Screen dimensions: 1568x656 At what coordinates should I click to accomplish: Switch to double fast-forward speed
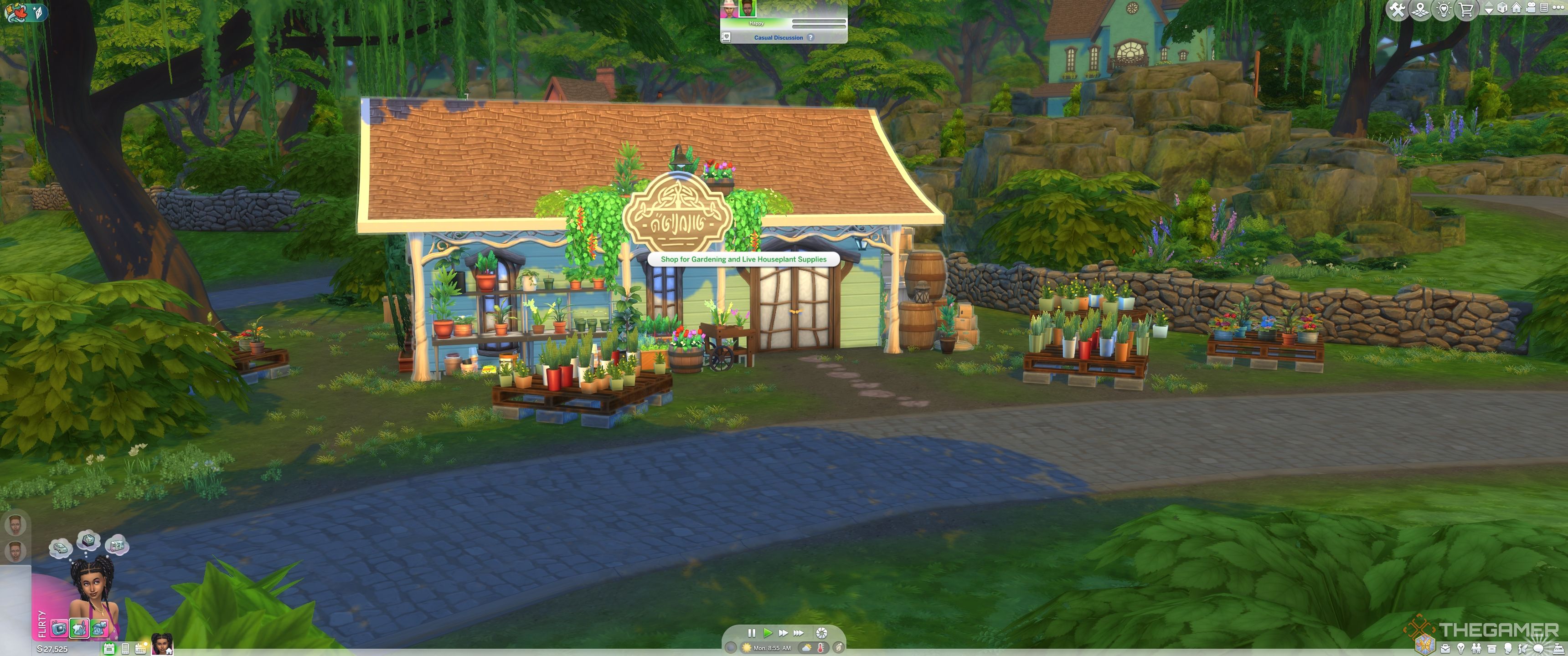pos(783,633)
